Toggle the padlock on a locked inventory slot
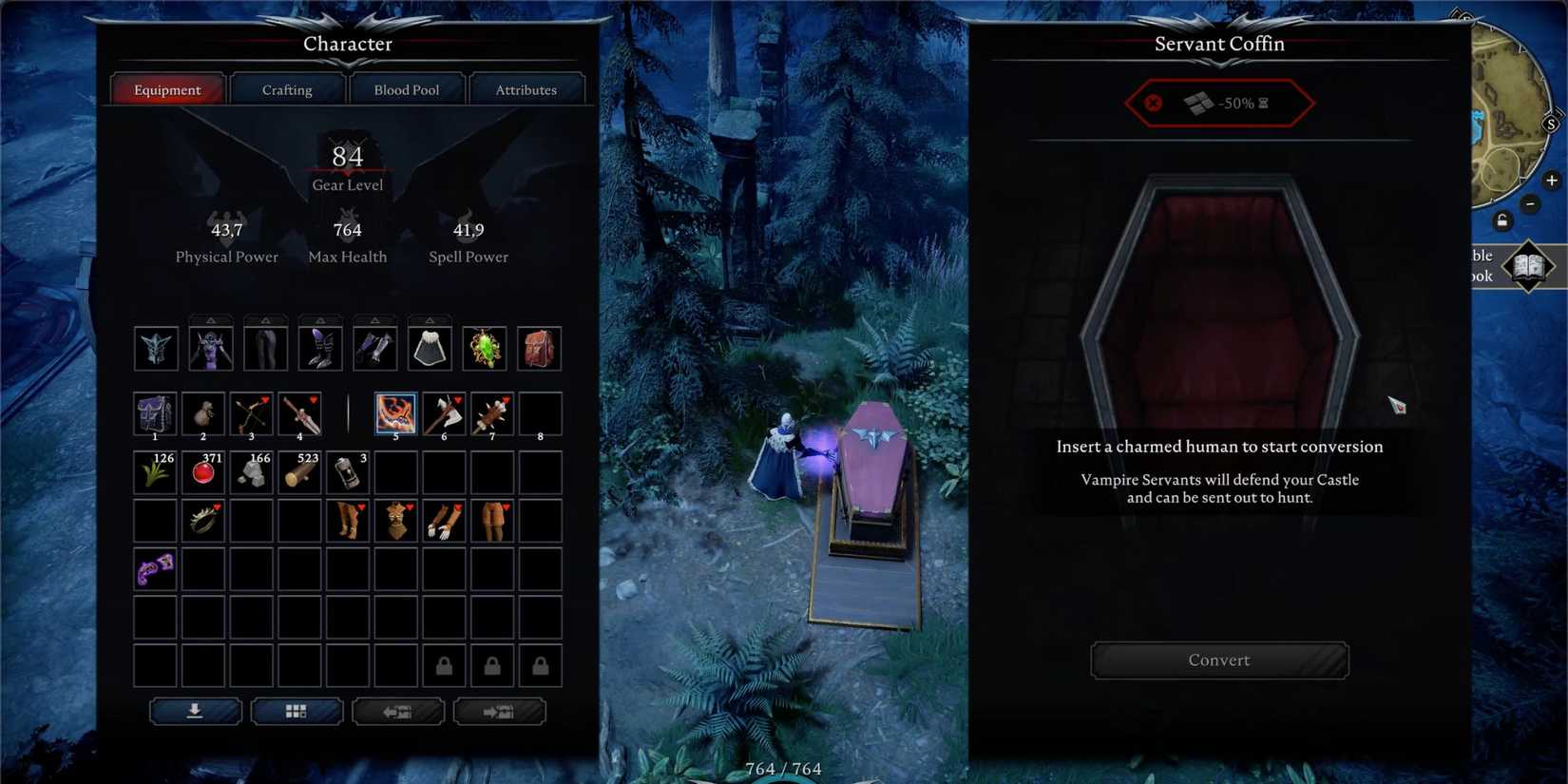 (443, 665)
